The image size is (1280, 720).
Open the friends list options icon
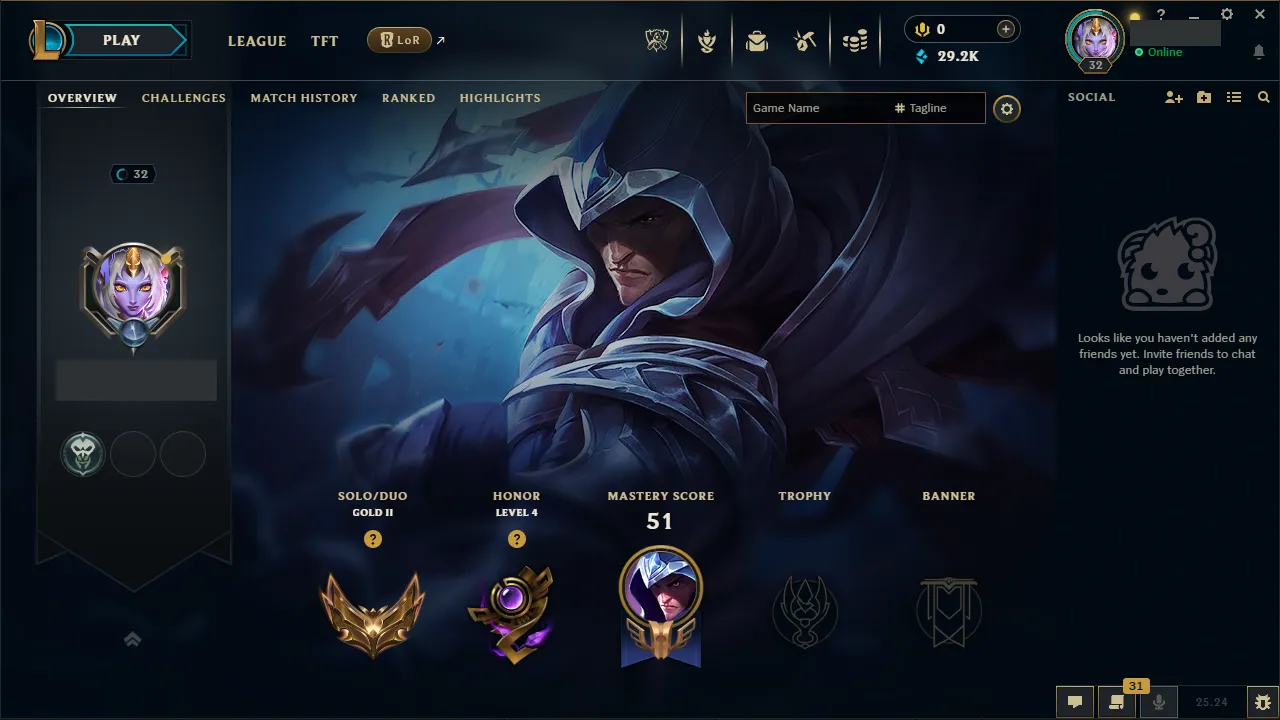[1233, 97]
